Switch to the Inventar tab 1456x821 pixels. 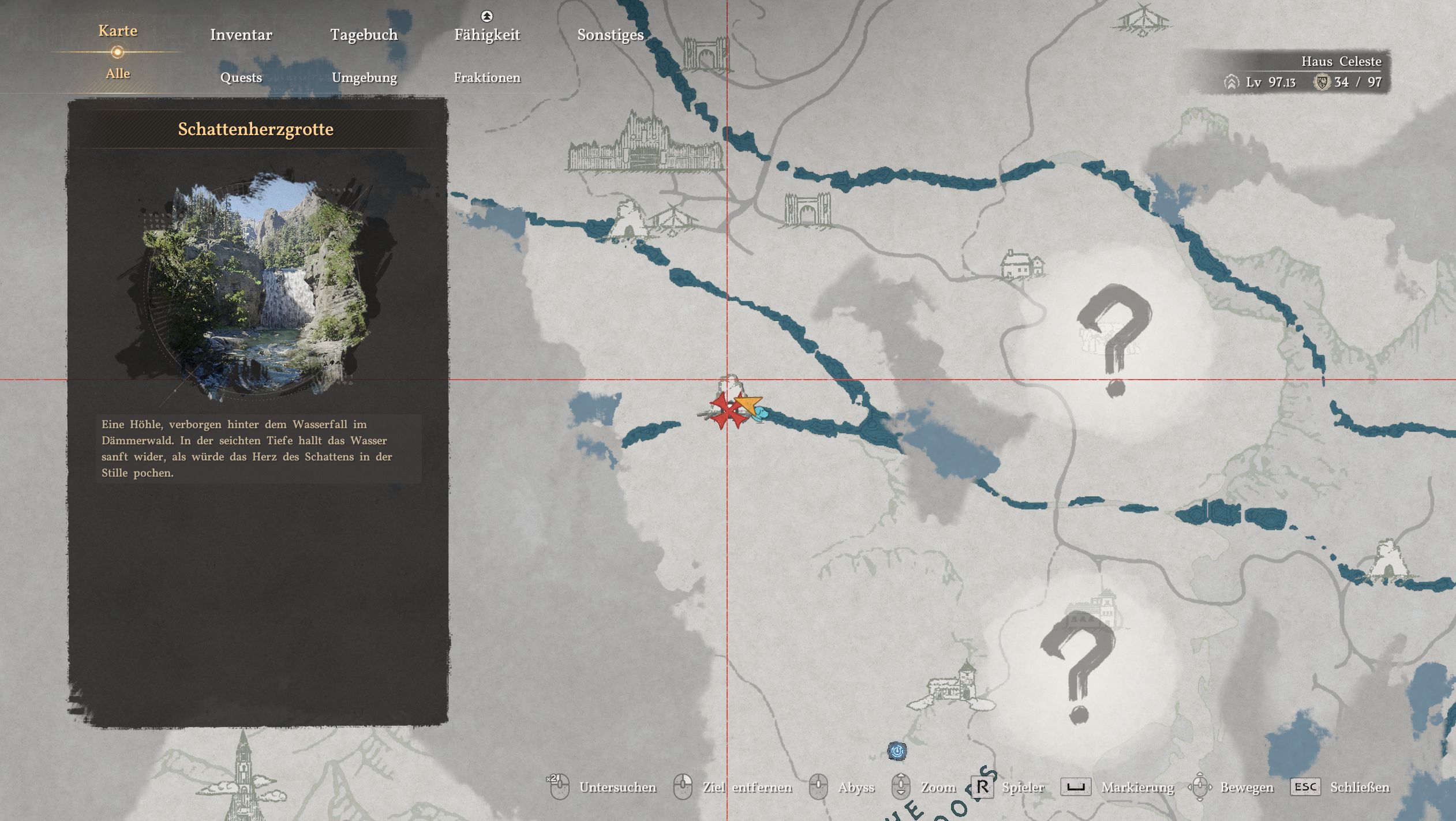pyautogui.click(x=241, y=35)
